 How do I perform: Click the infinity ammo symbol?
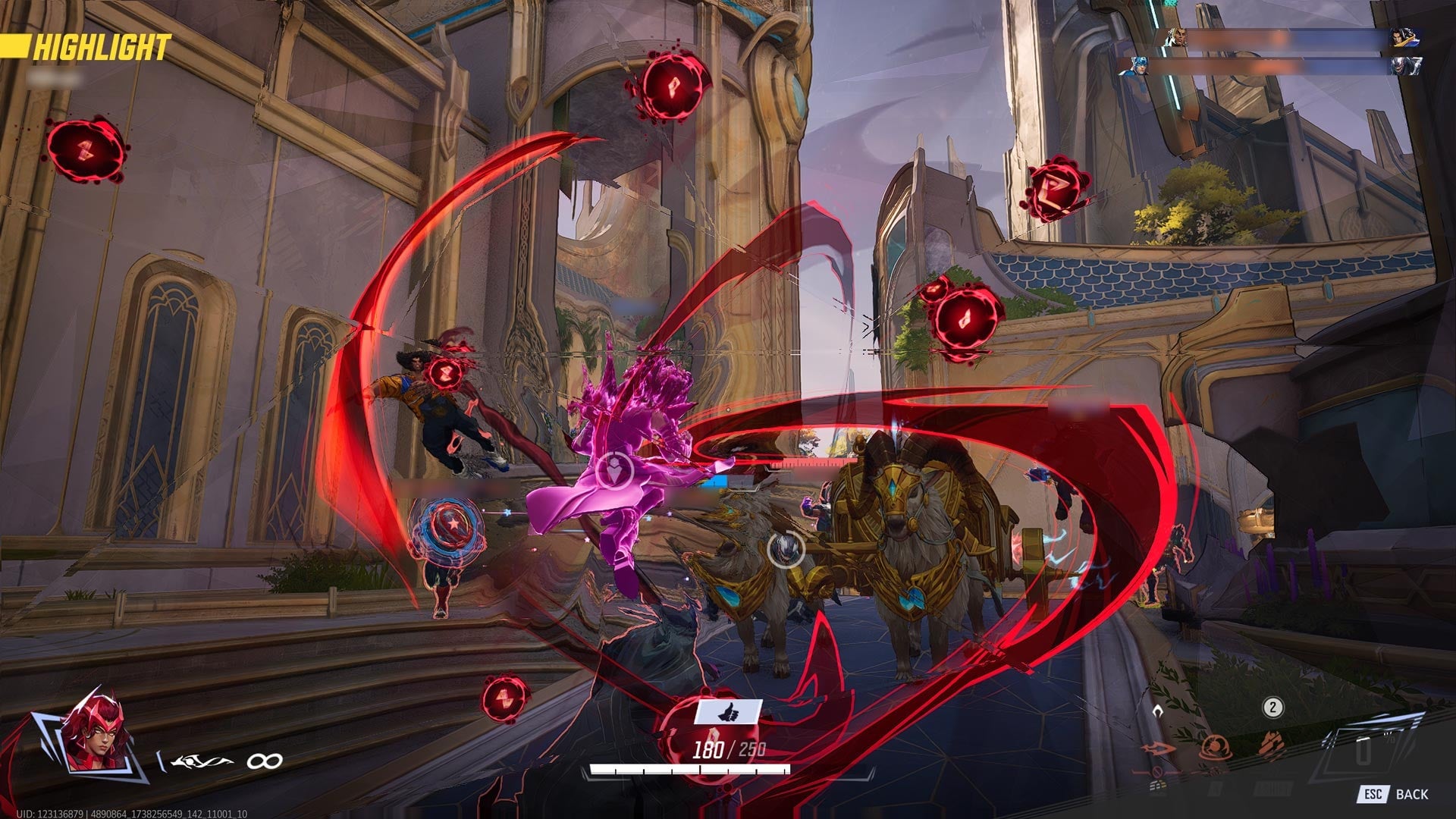[x=262, y=760]
